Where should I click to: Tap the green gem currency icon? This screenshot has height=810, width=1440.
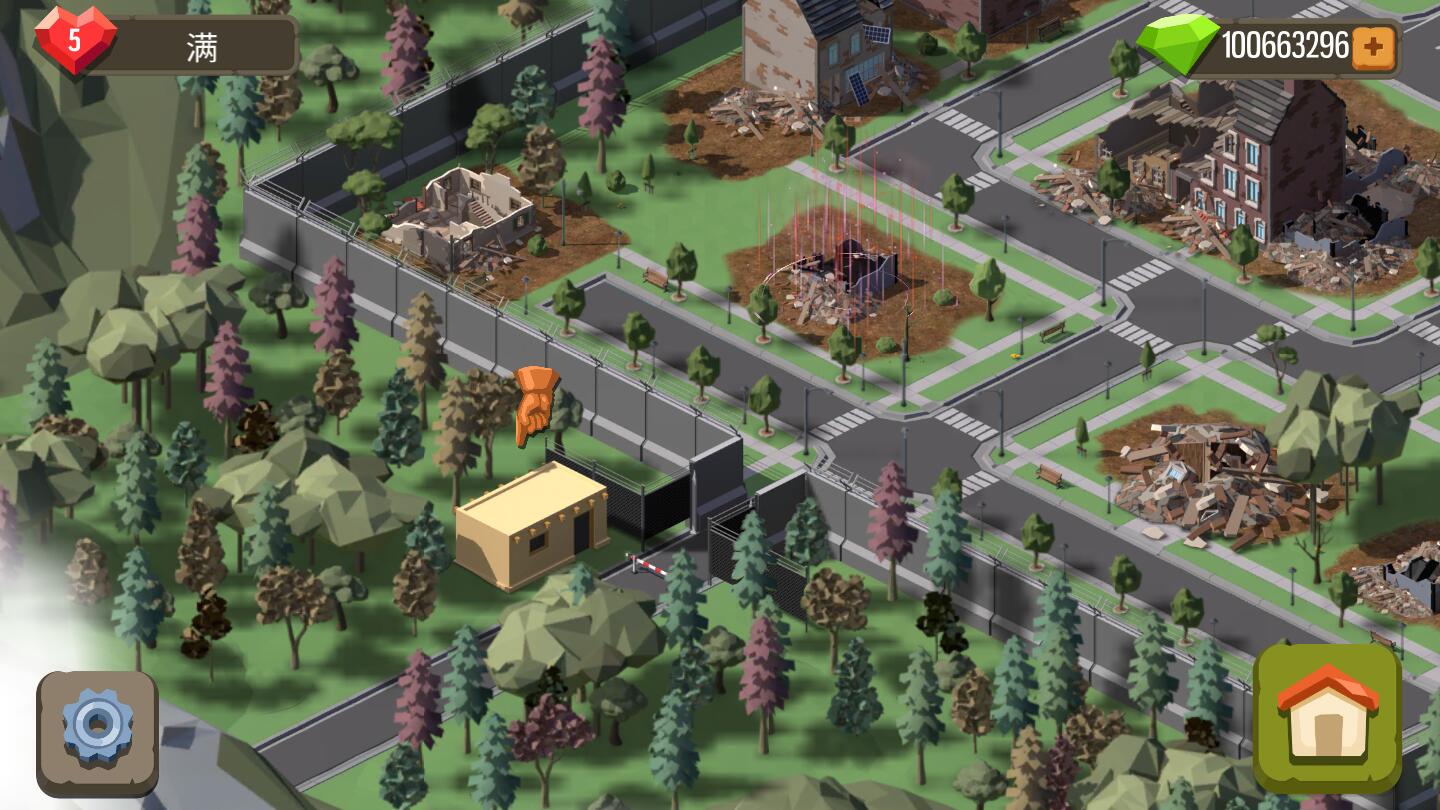coord(1178,45)
